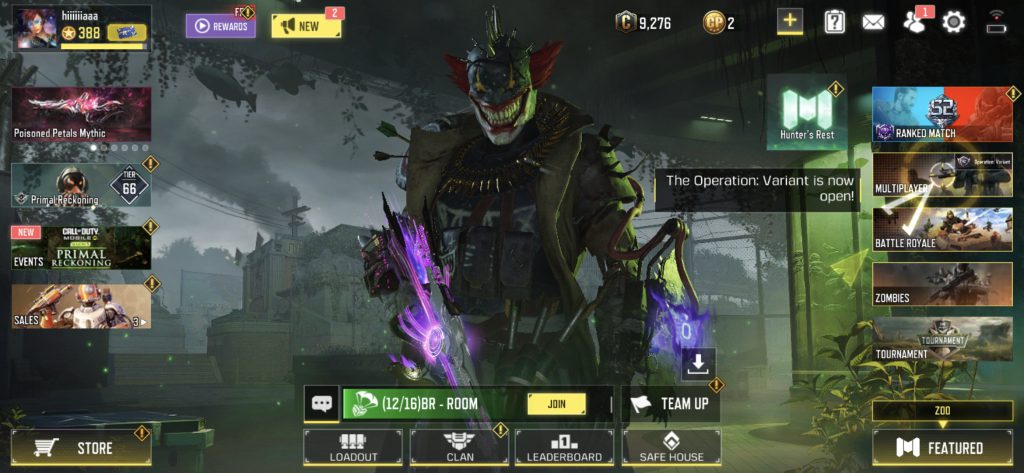Select the Featured mode button

point(941,448)
